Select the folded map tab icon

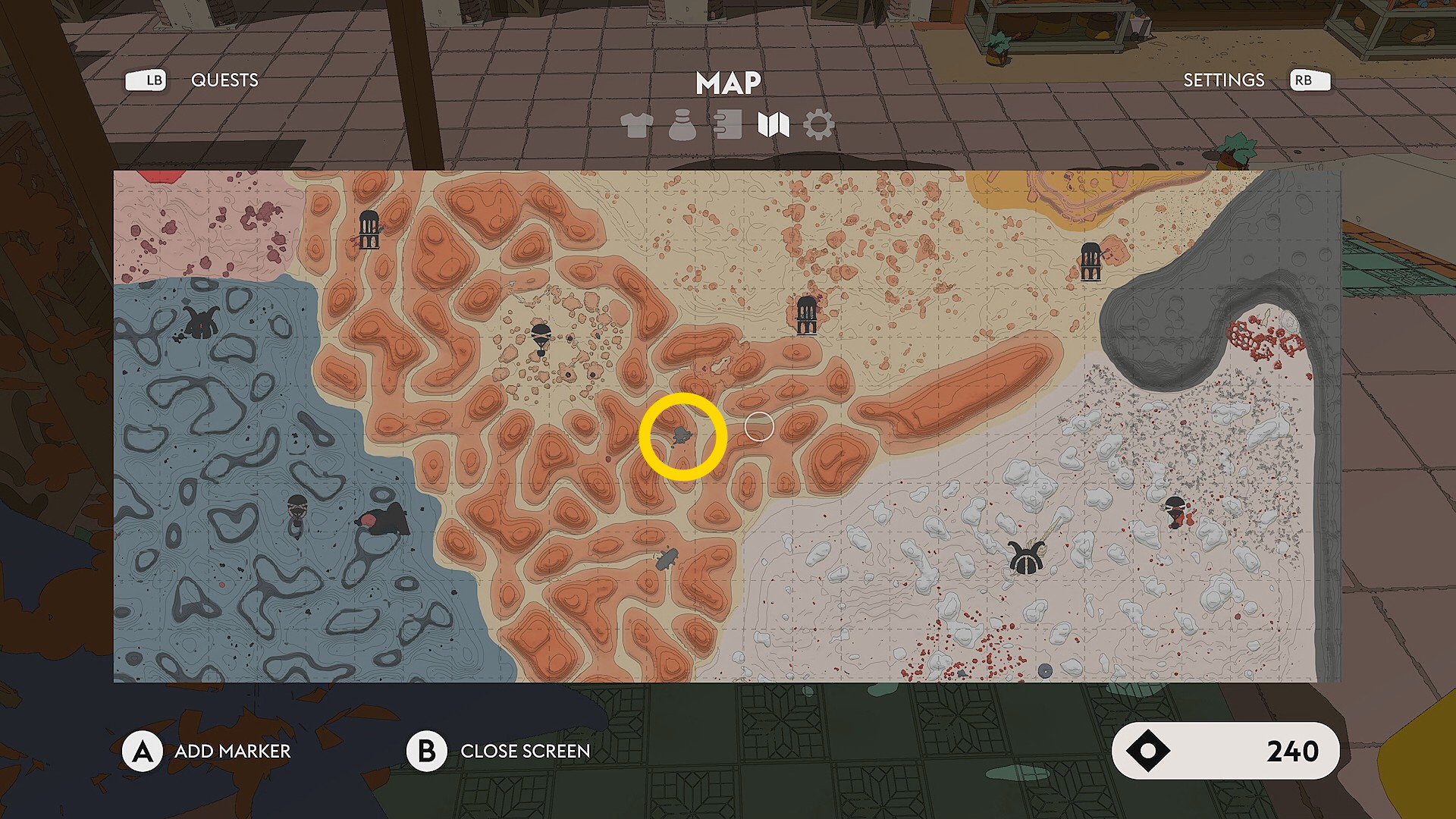pos(773,125)
